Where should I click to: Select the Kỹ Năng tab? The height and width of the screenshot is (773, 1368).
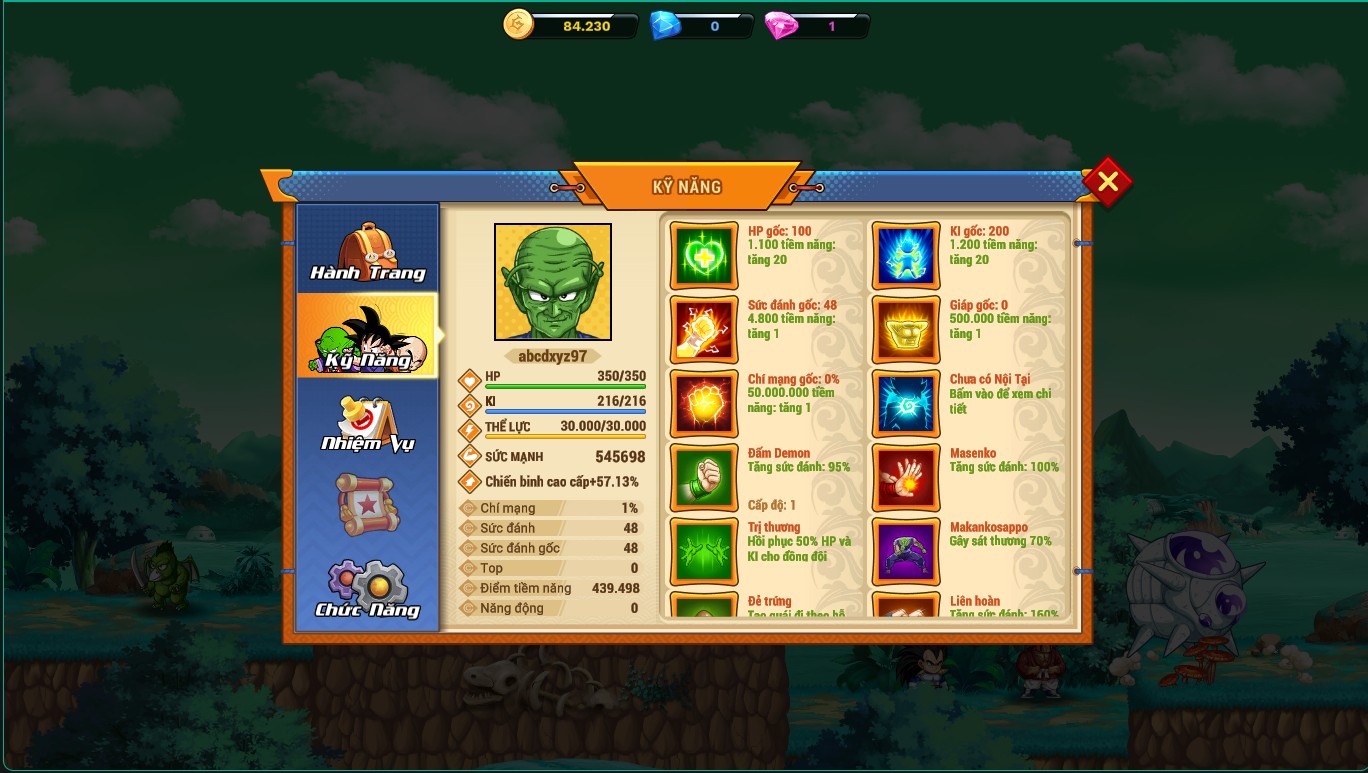(368, 336)
